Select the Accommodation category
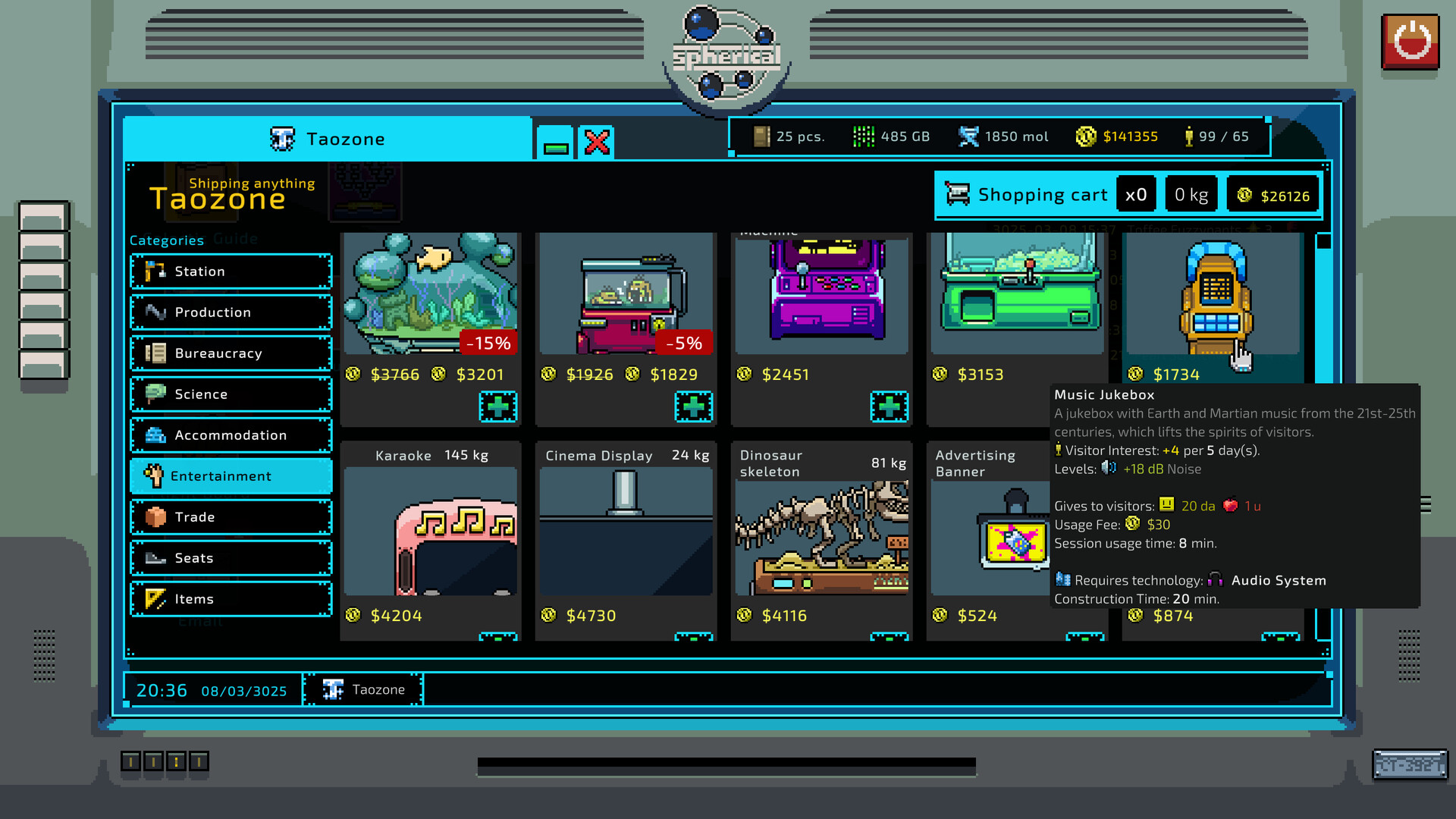The height and width of the screenshot is (819, 1456). [230, 435]
